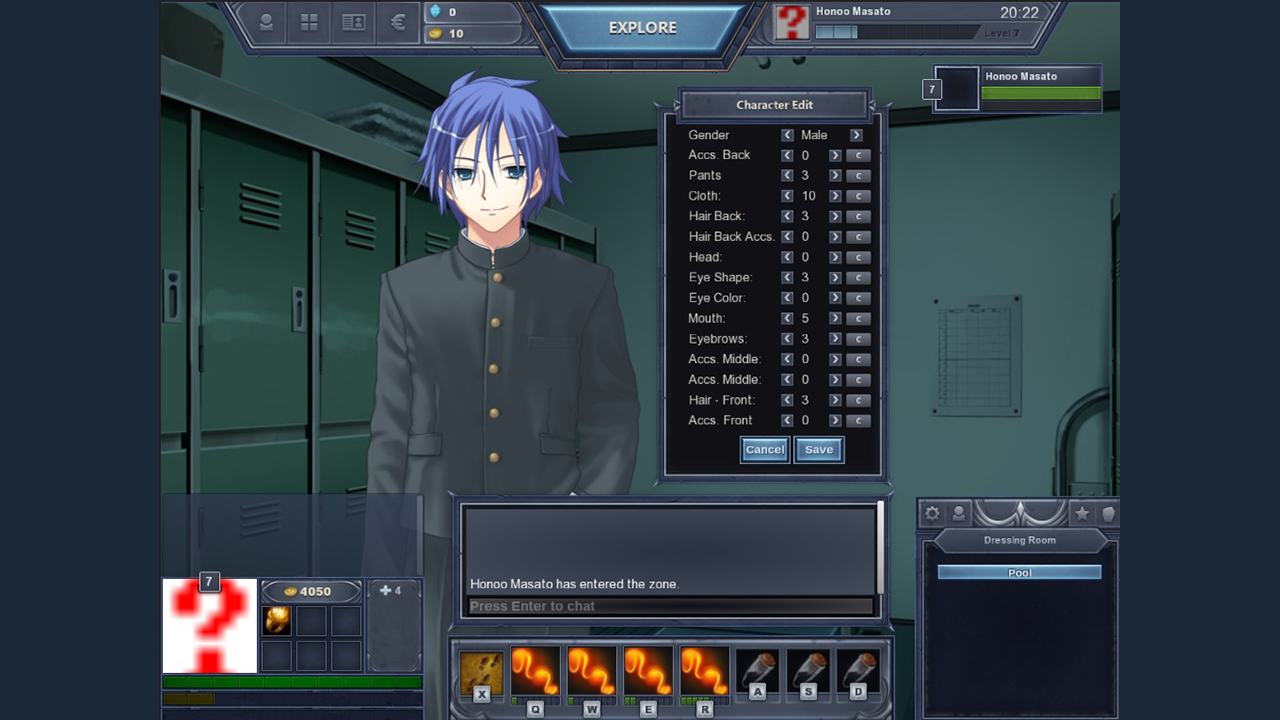Open the gear settings tab
The image size is (1280, 720).
932,514
